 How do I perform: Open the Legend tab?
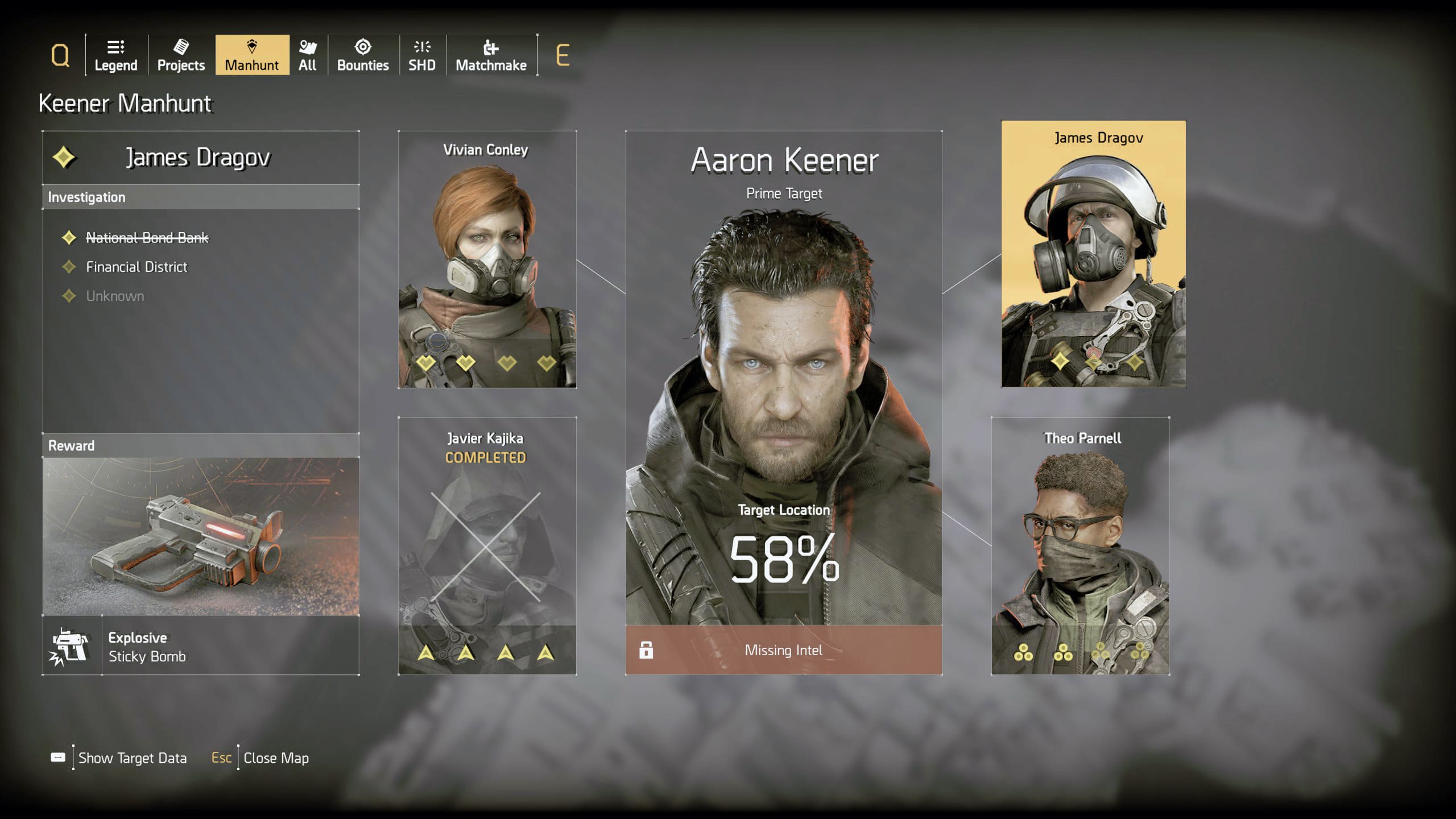pyautogui.click(x=115, y=55)
